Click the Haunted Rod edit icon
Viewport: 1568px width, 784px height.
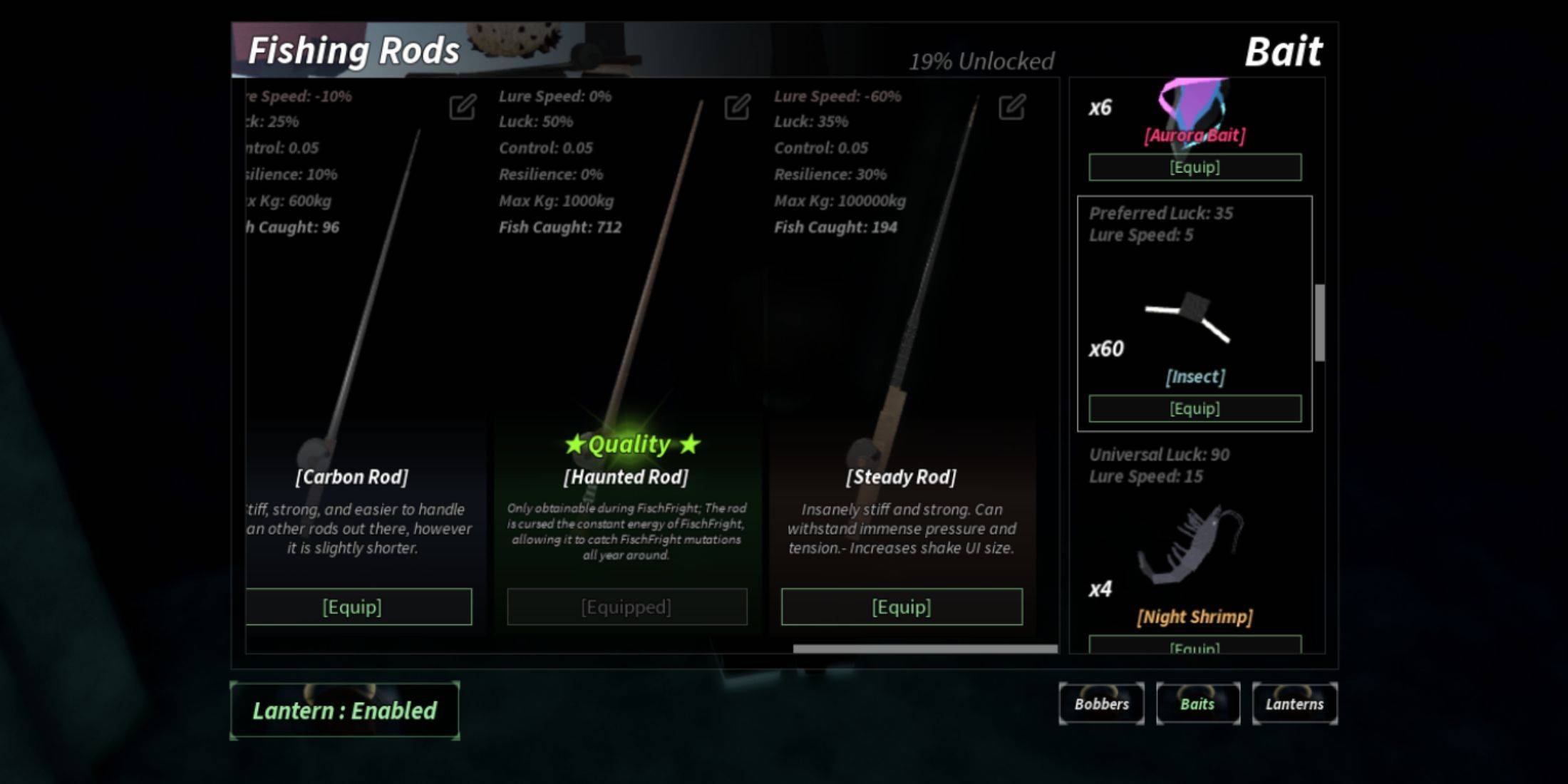tap(737, 108)
